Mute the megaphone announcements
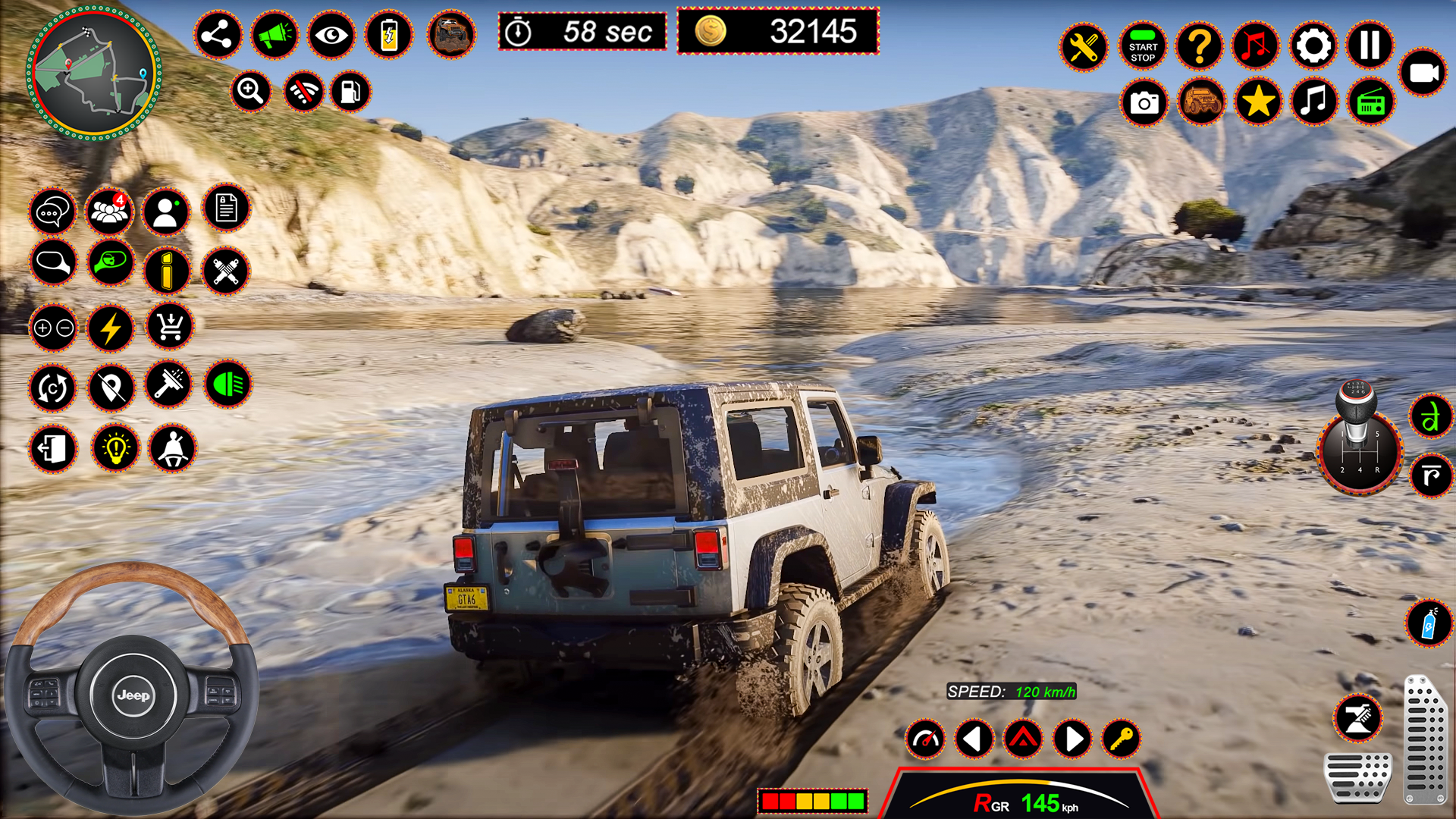1456x819 pixels. 275,34
